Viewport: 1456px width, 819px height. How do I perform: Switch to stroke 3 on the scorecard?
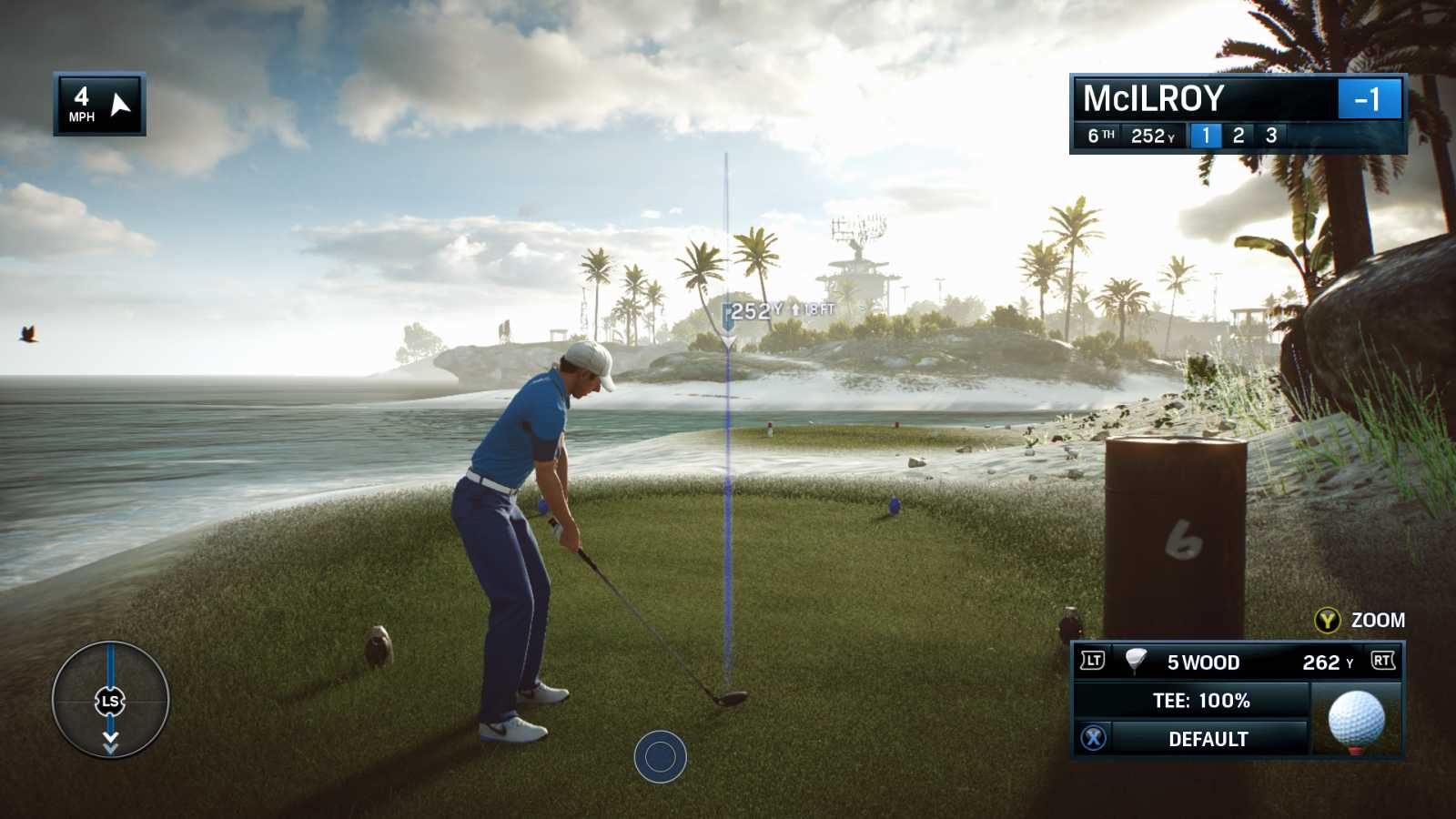pos(1271,136)
